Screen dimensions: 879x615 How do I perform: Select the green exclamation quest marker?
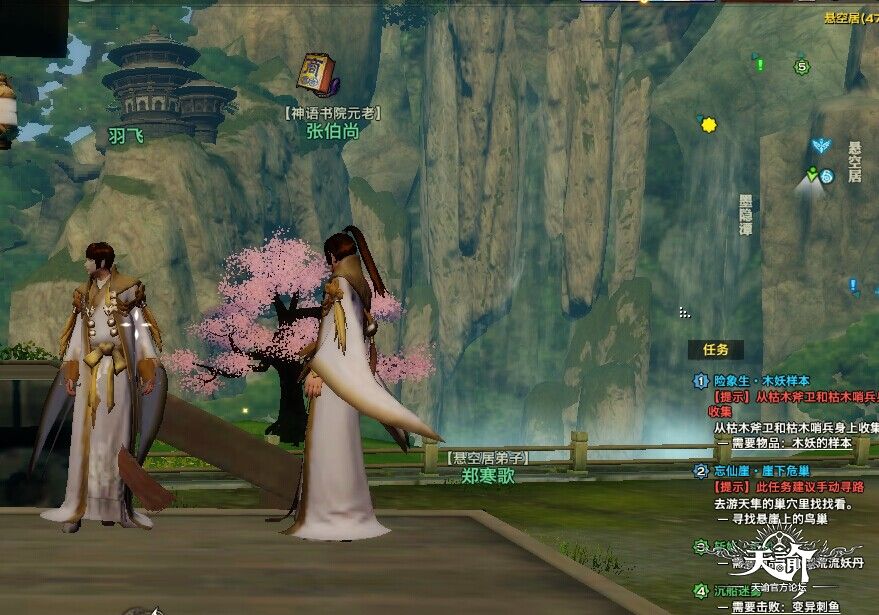(759, 65)
